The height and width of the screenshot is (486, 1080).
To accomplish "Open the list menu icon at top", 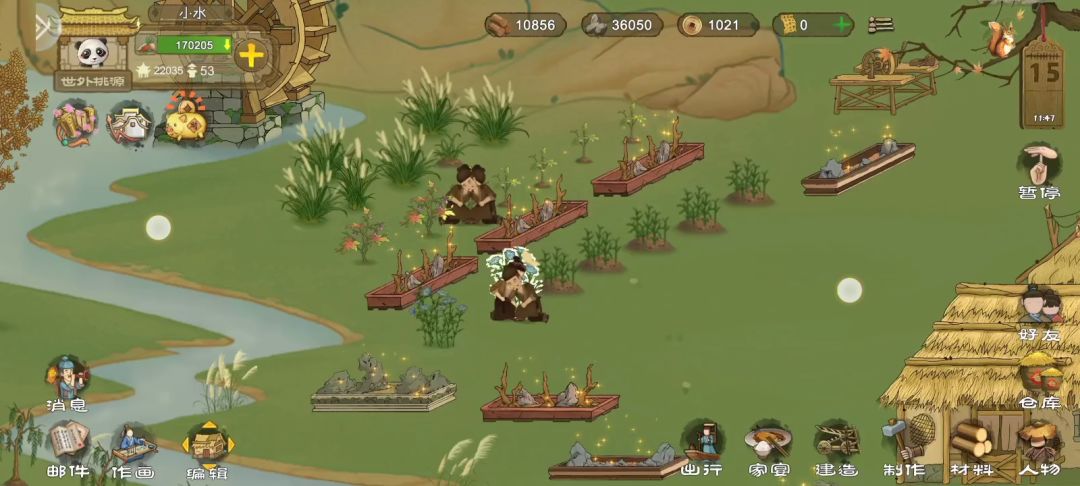I will click(881, 25).
